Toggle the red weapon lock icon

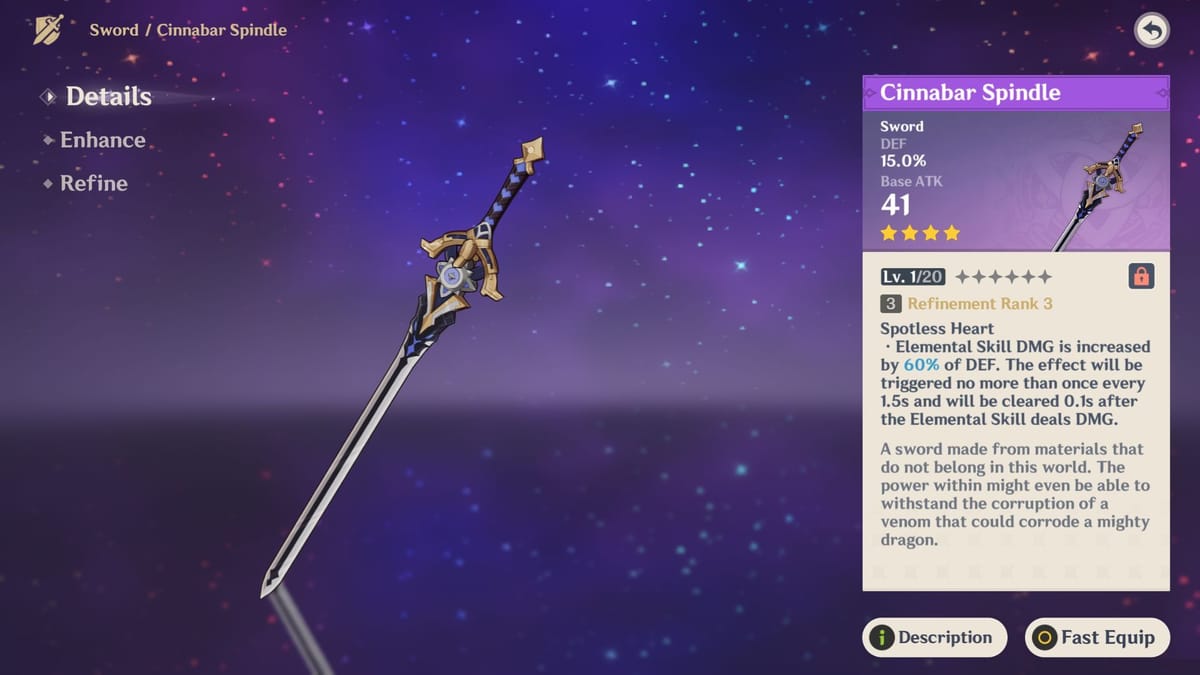(x=1141, y=277)
